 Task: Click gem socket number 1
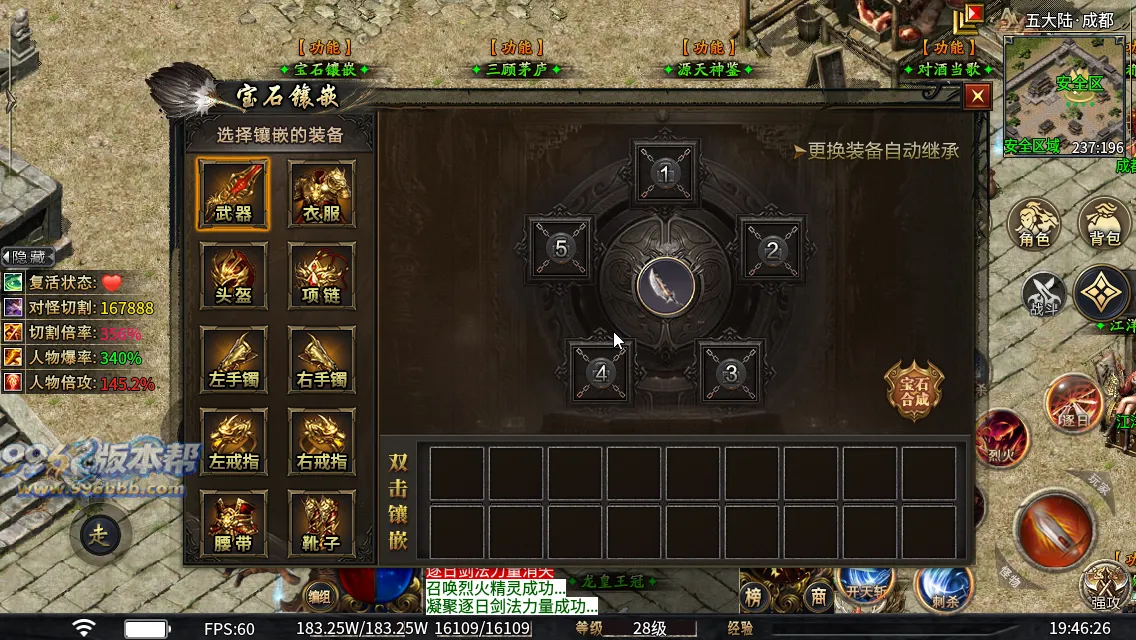tap(666, 173)
